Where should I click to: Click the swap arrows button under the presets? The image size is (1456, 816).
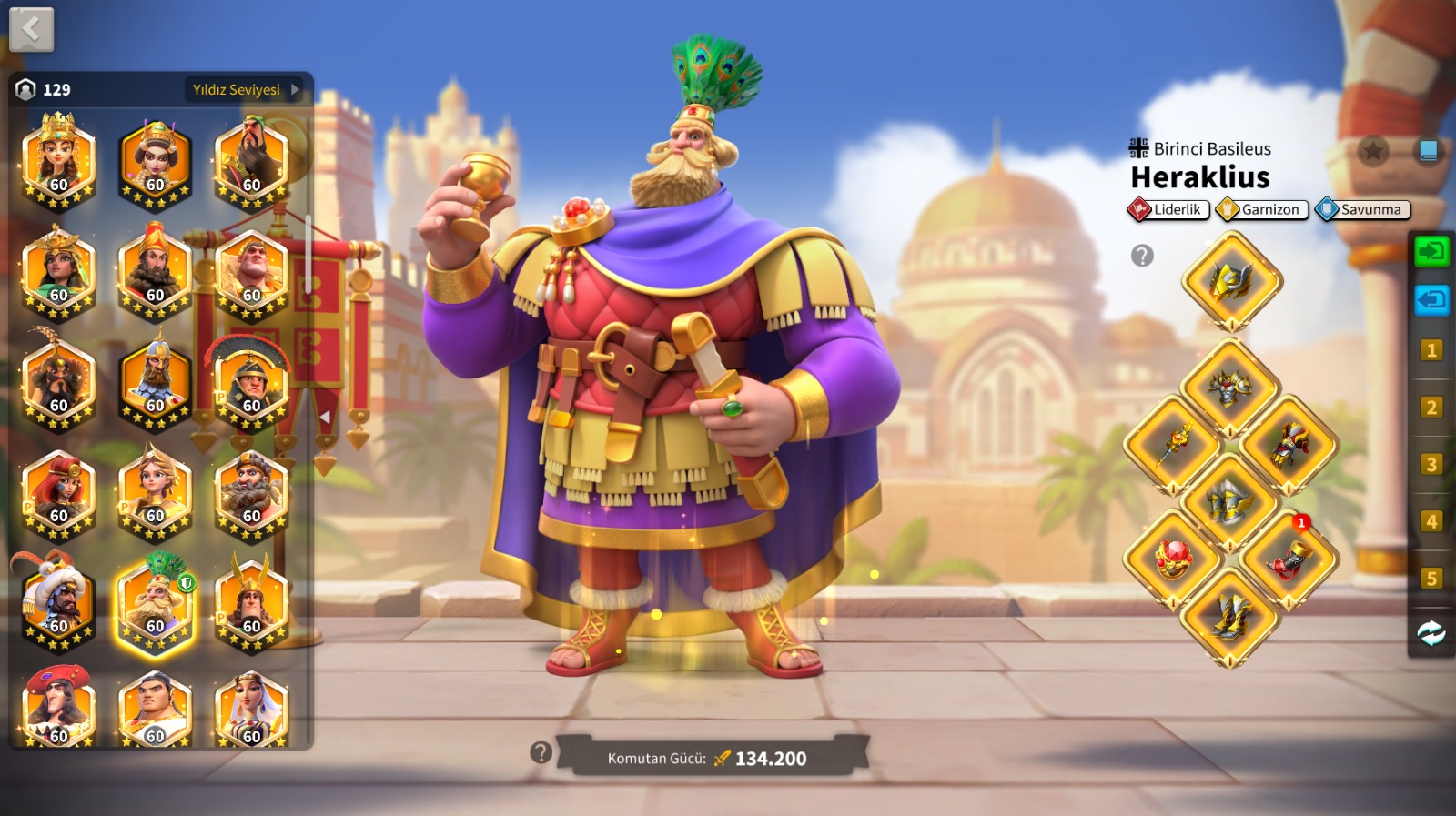(x=1431, y=632)
